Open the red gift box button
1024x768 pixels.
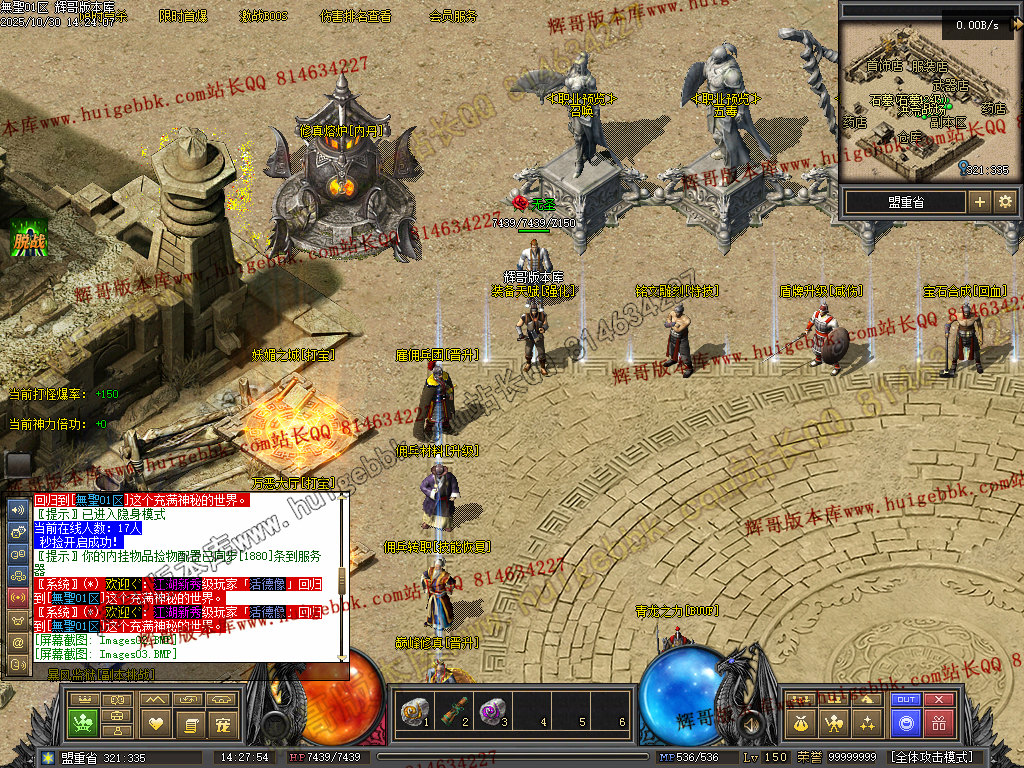coord(938,722)
